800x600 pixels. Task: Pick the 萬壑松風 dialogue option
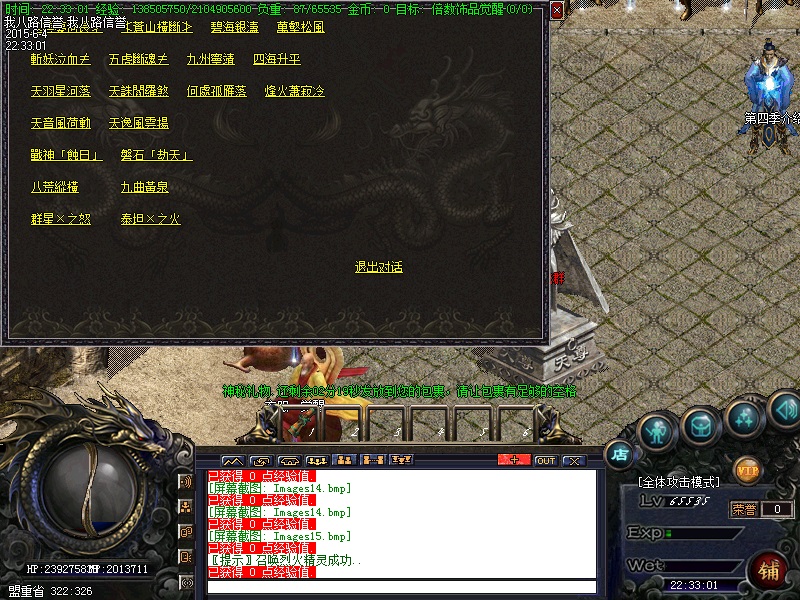[x=300, y=27]
